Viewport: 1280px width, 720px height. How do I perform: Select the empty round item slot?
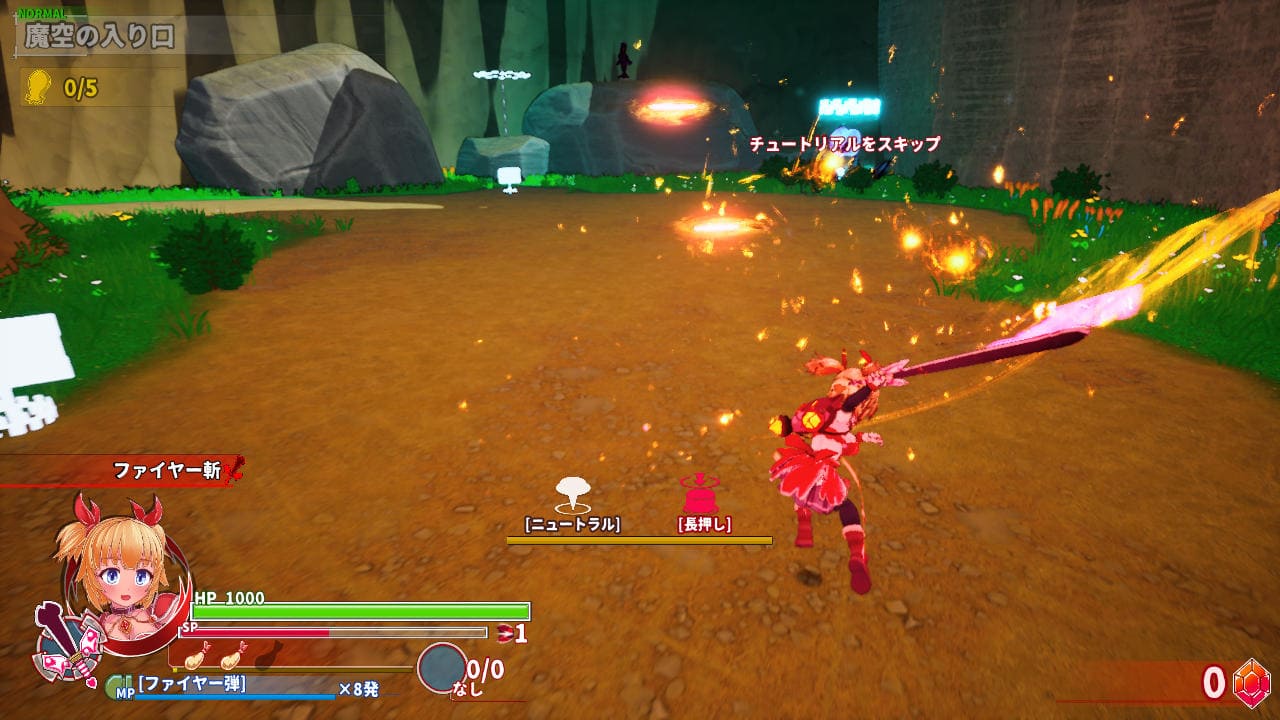441,668
